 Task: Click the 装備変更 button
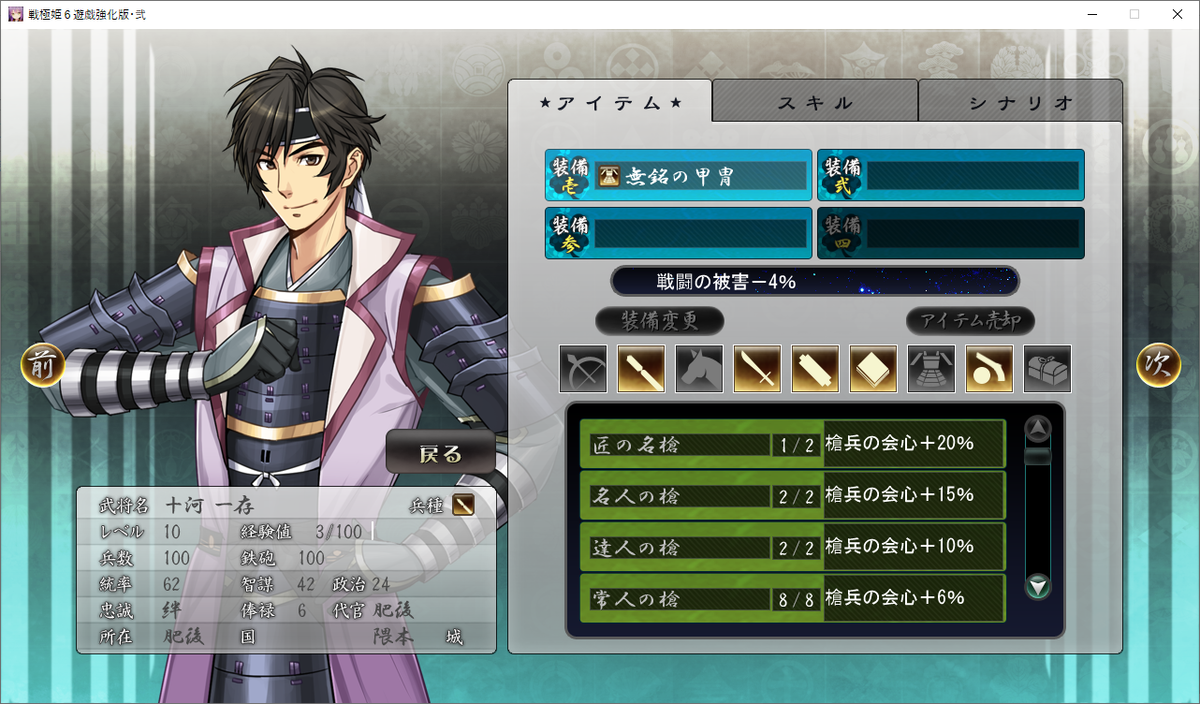pos(659,321)
